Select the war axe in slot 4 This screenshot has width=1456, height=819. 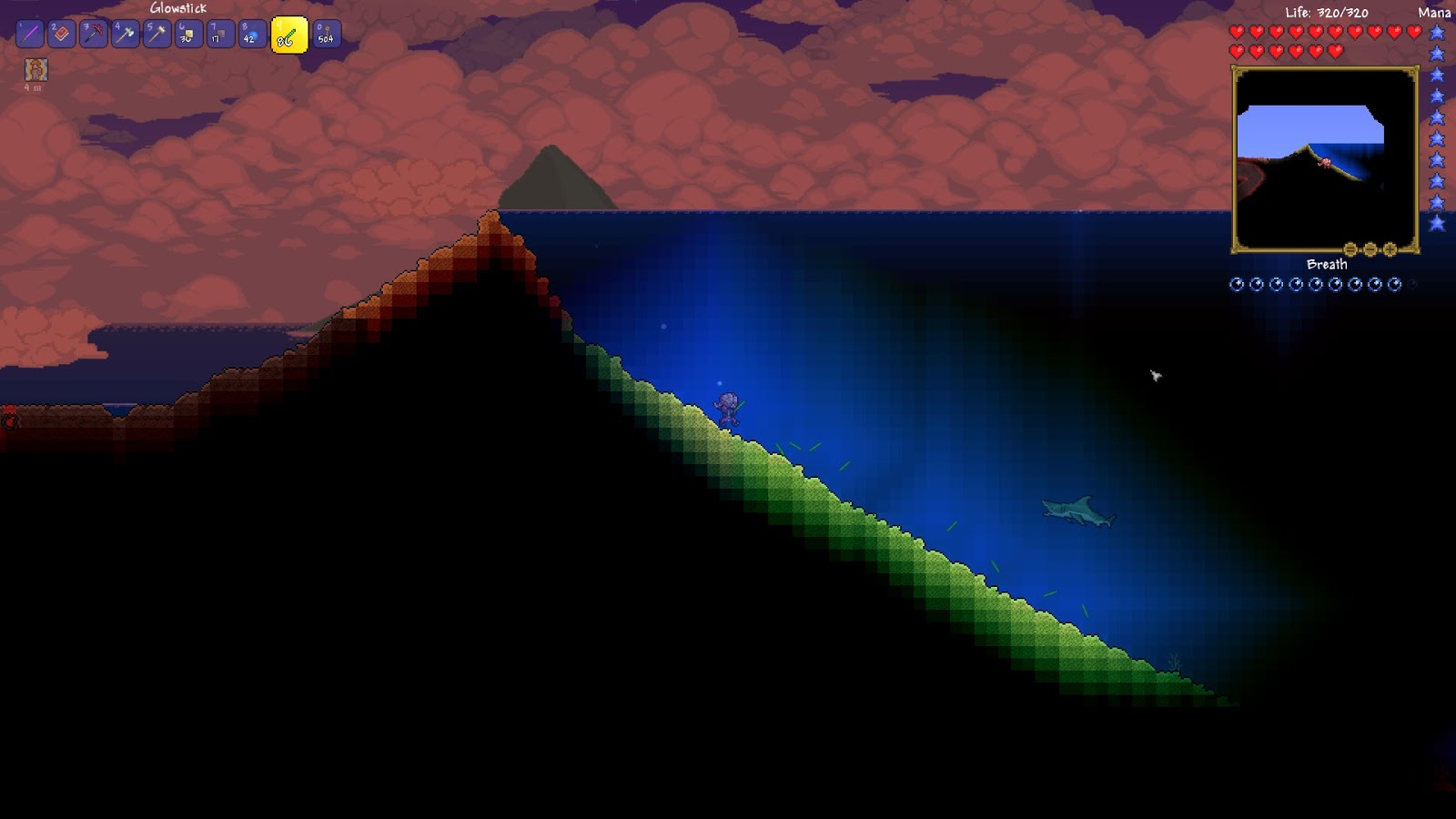coord(125,35)
